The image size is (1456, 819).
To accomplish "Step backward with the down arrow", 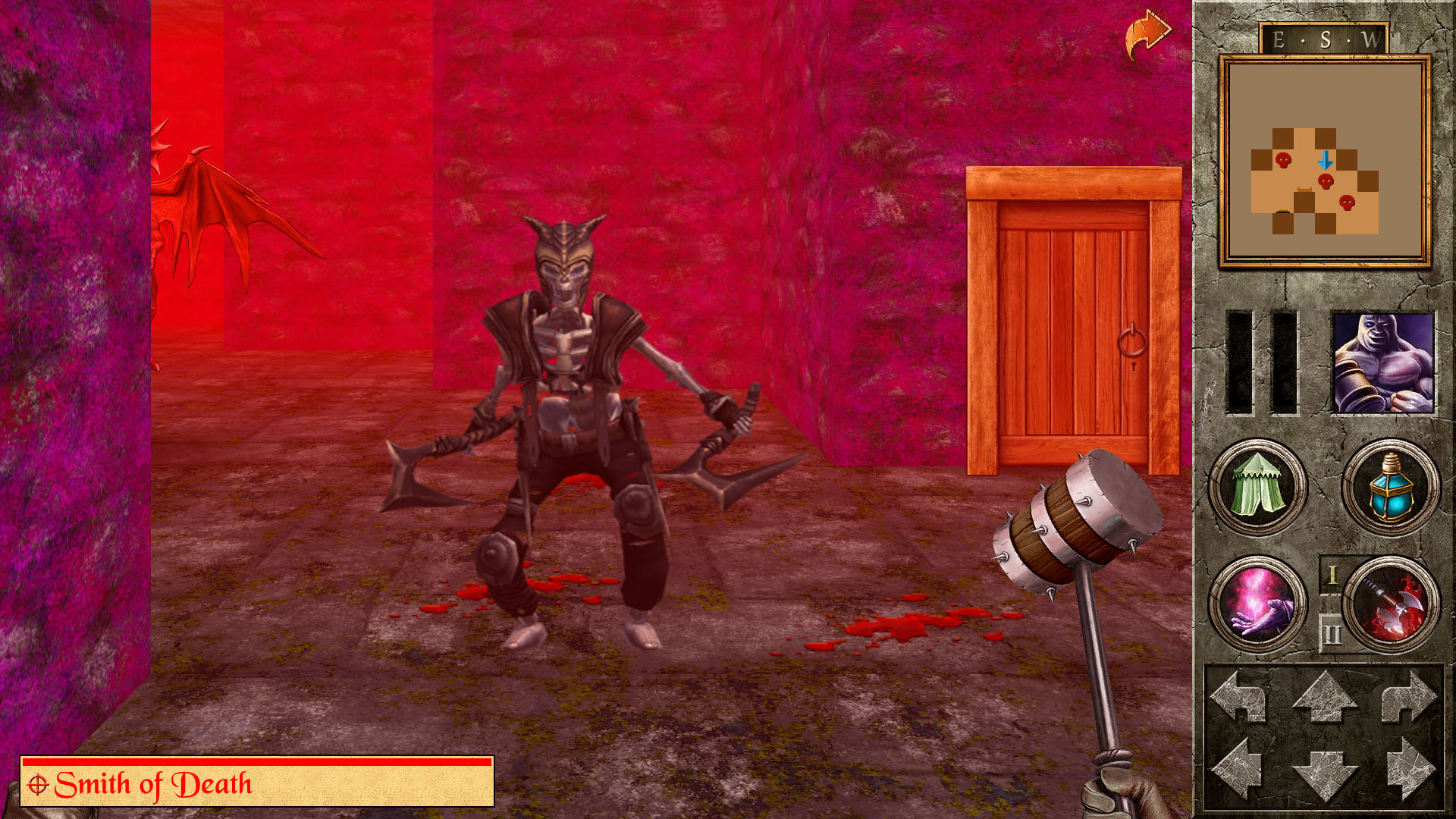I will click(1324, 773).
